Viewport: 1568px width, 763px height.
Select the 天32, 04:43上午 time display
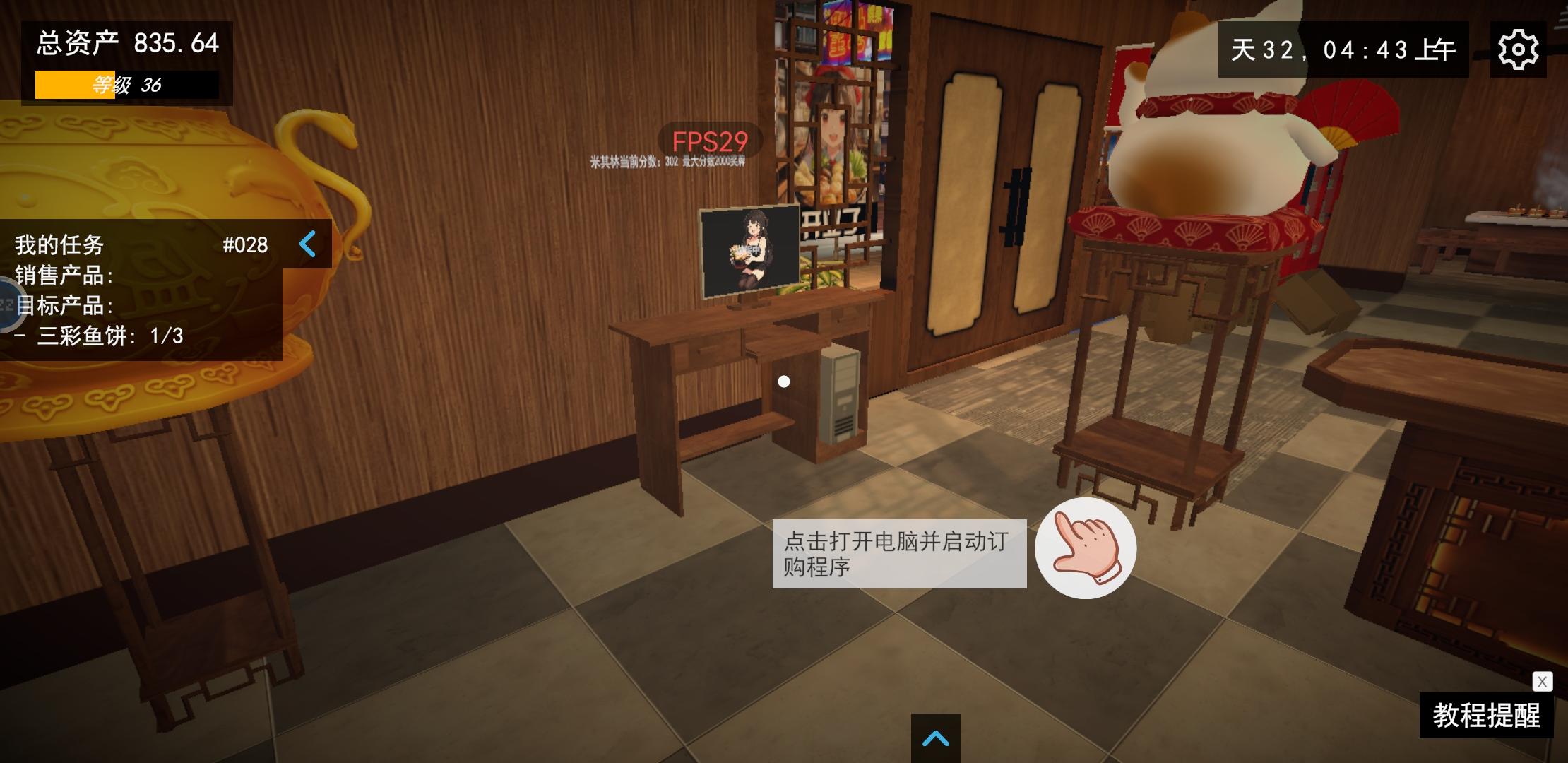(x=1342, y=48)
